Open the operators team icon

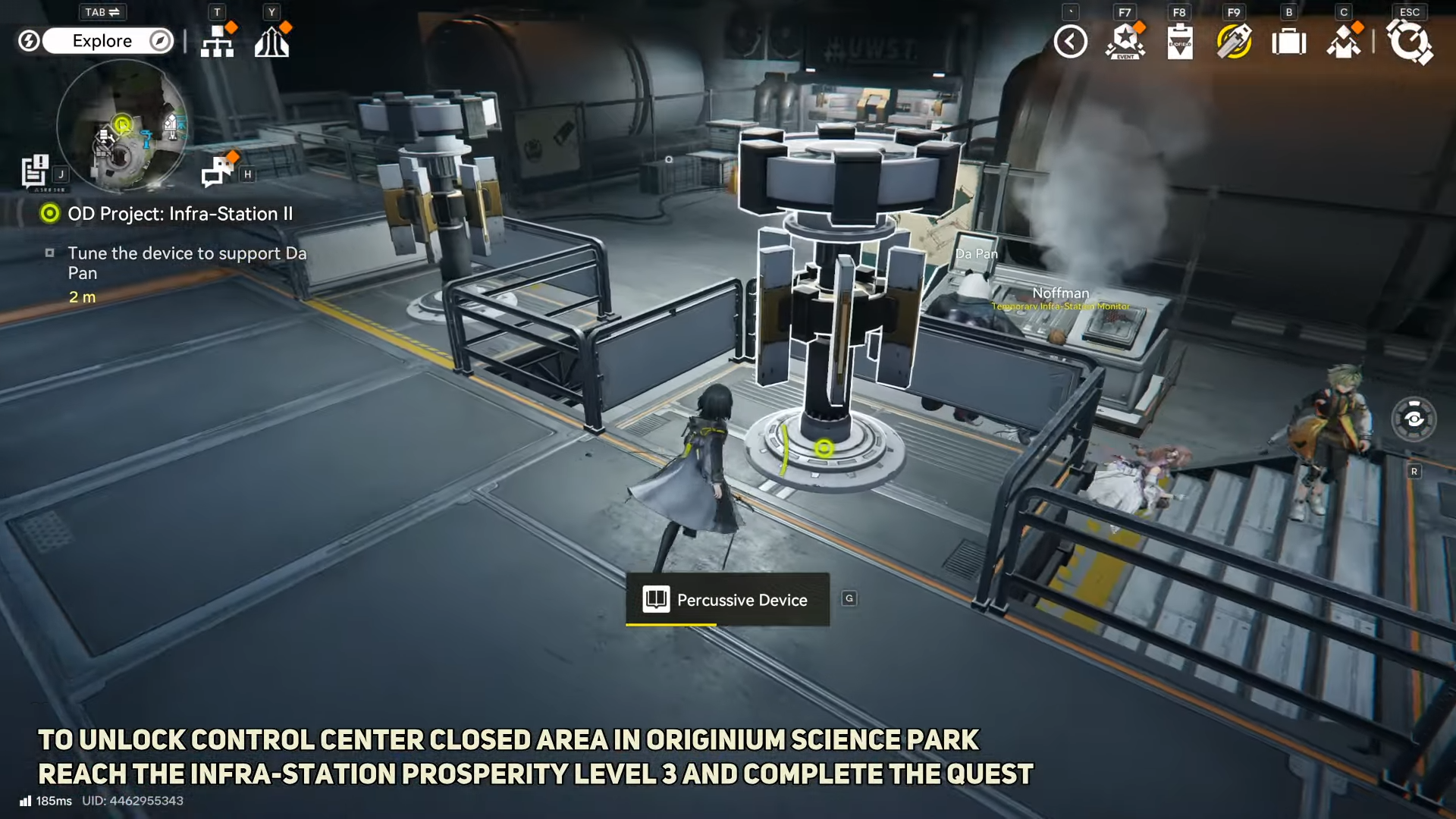(x=1344, y=42)
